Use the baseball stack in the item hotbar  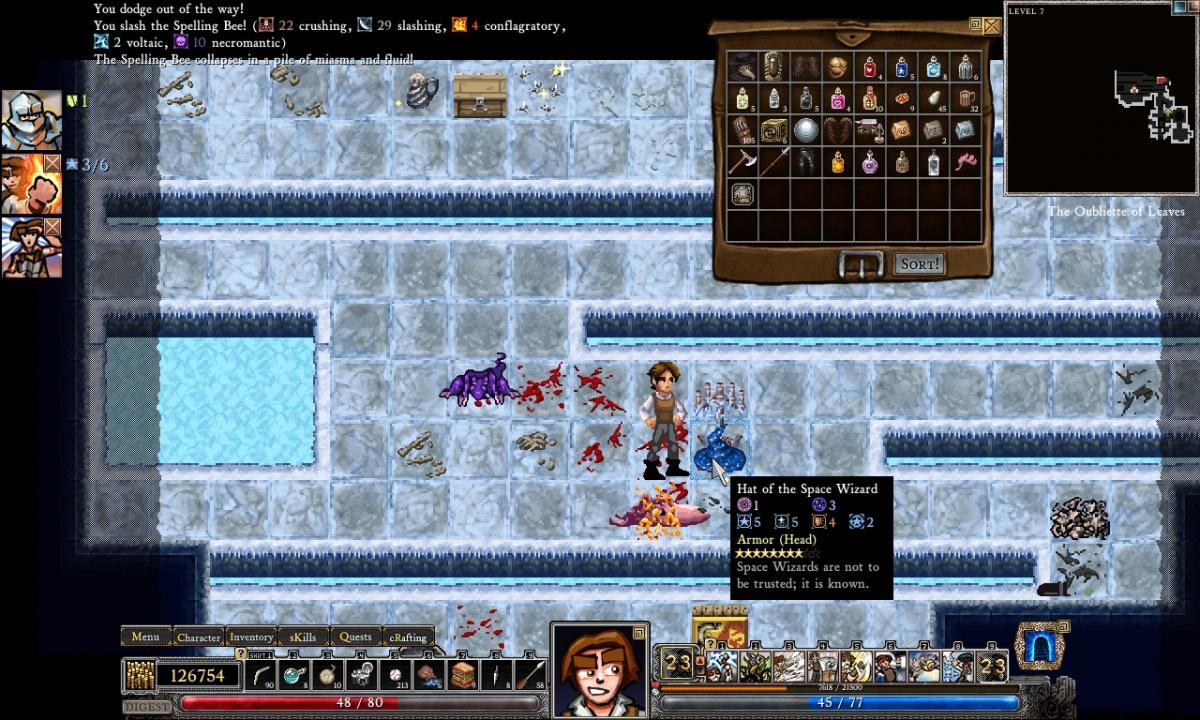pos(395,674)
